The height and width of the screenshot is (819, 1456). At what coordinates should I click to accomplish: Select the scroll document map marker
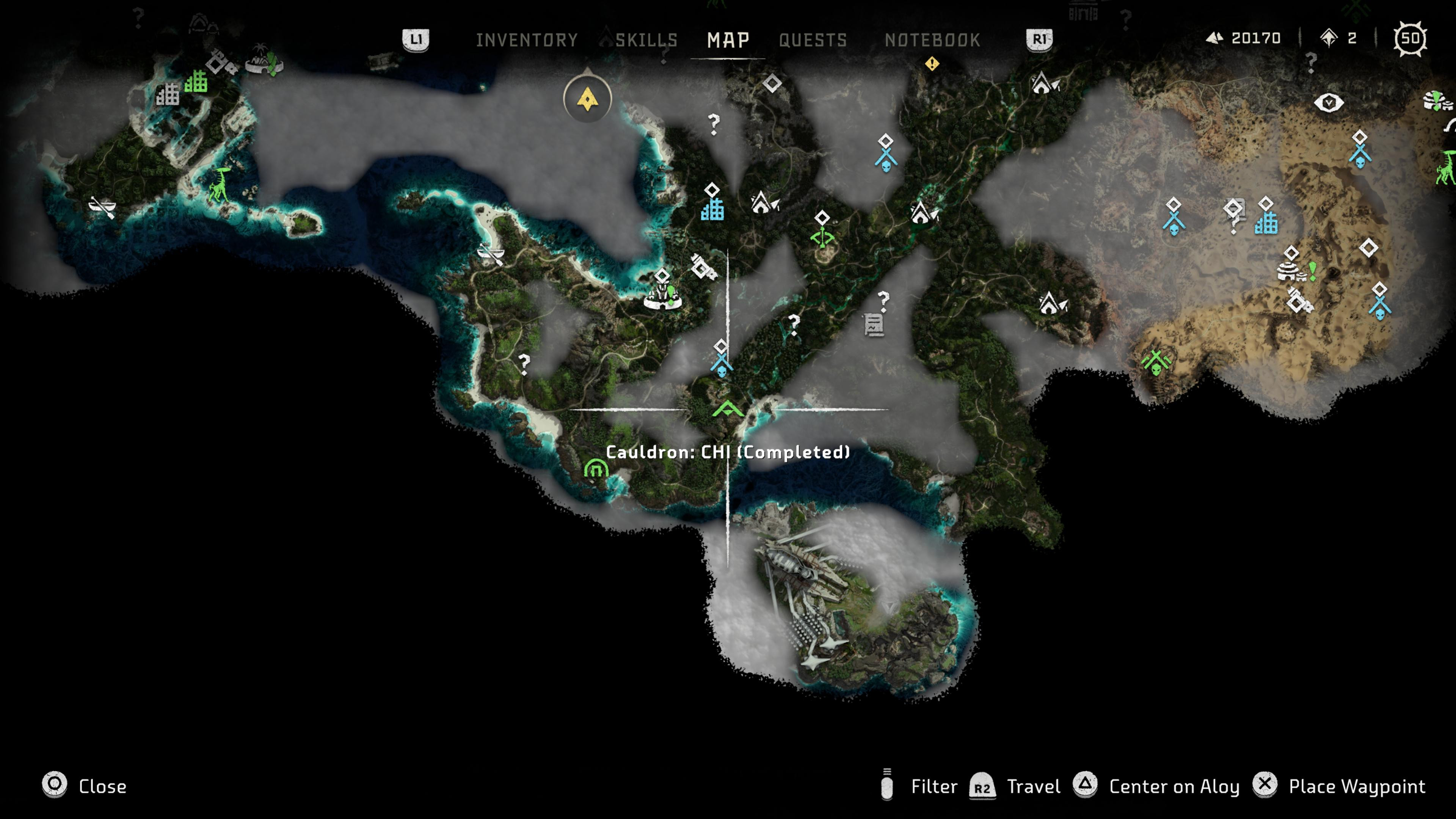click(x=873, y=325)
